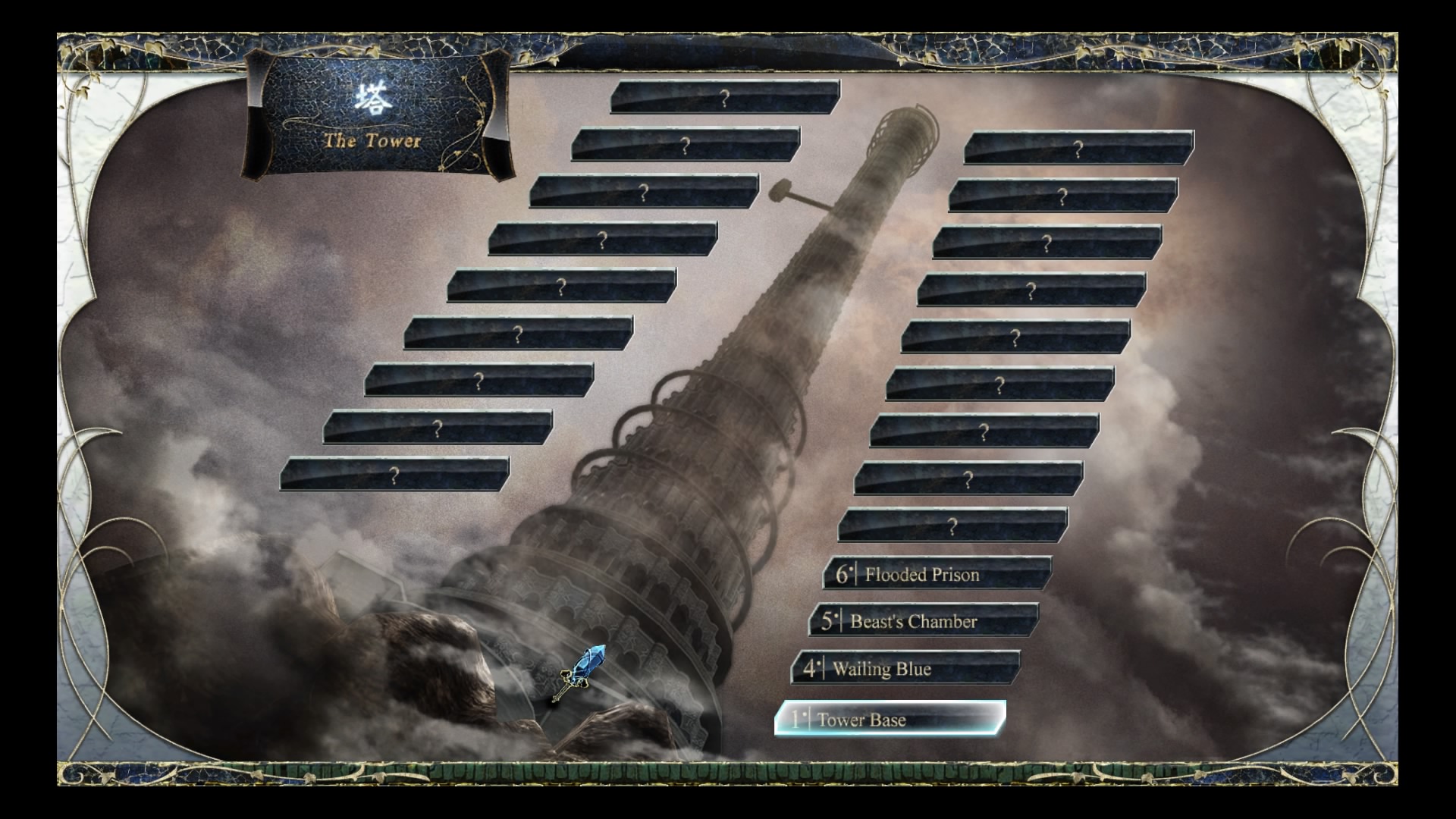Click the highest unknown bar near the tower peak

click(x=726, y=96)
